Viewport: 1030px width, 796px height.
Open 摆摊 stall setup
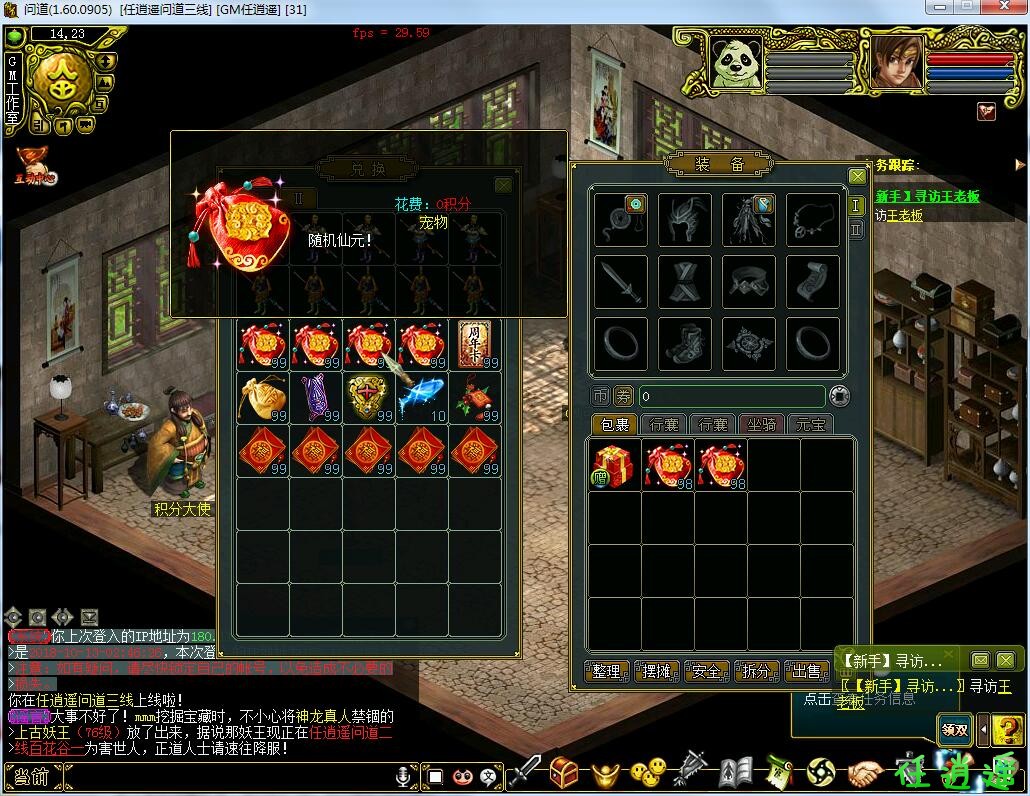[656, 671]
